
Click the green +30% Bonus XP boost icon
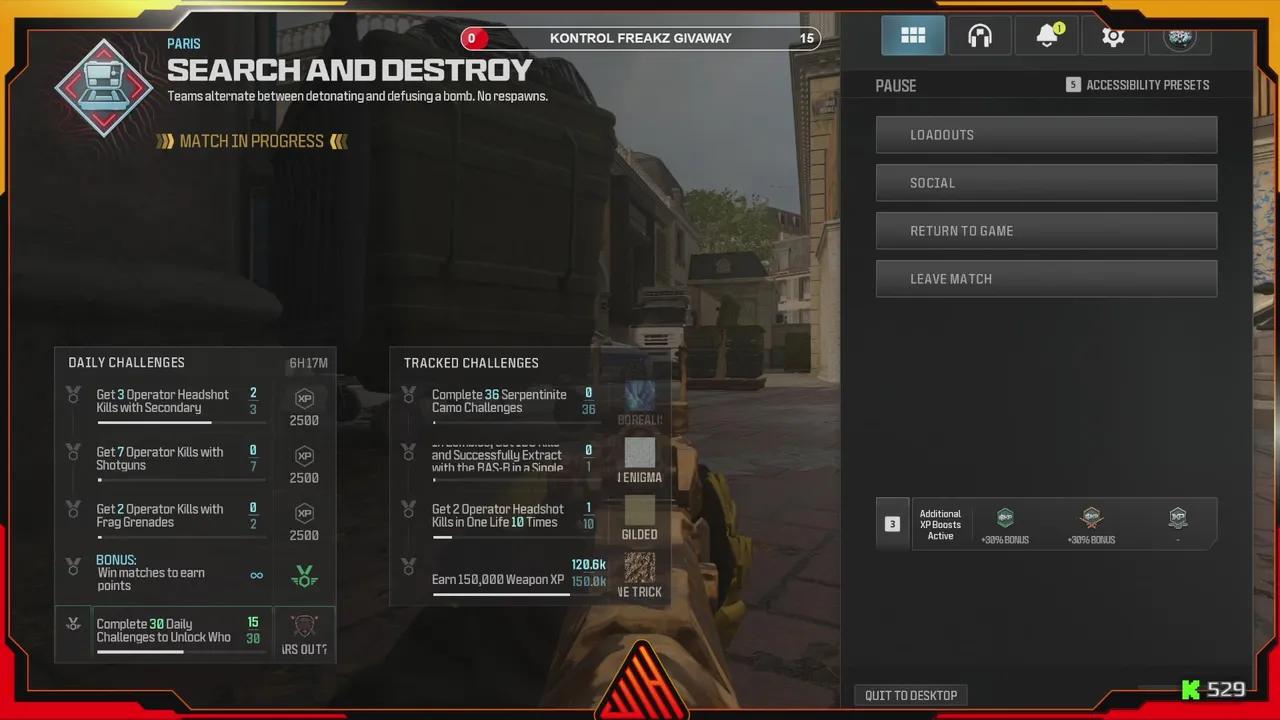(x=1004, y=518)
